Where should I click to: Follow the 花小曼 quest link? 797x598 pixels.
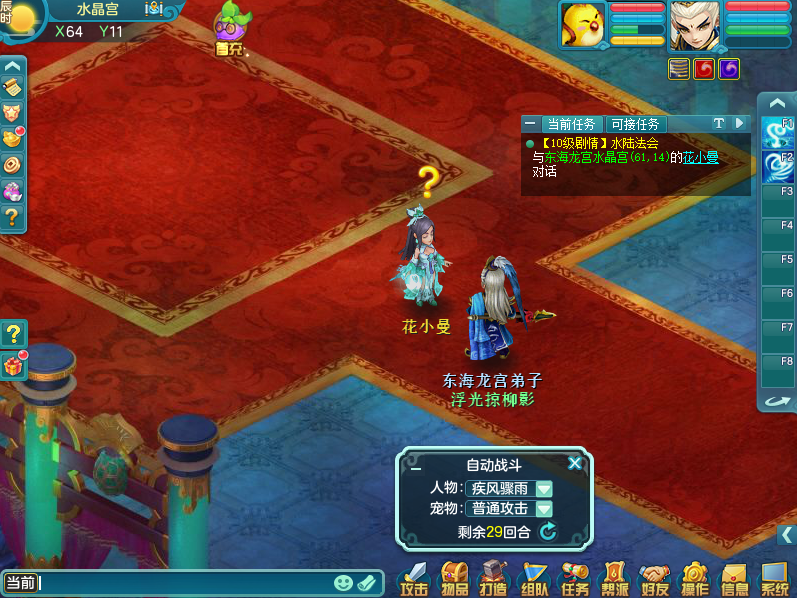pyautogui.click(x=700, y=158)
